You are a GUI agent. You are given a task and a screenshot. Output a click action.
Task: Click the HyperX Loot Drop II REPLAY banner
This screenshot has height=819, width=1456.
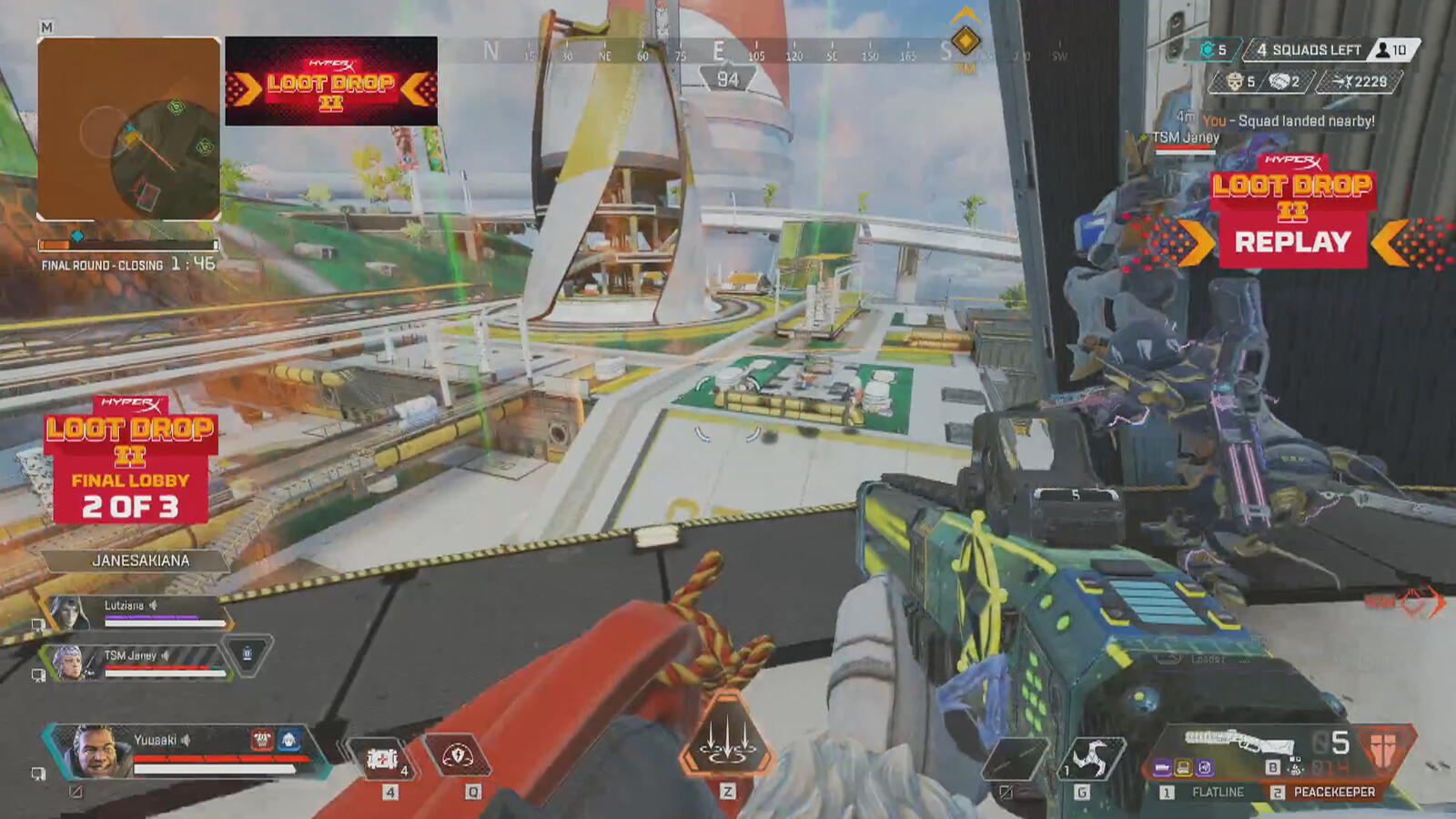point(1292,209)
